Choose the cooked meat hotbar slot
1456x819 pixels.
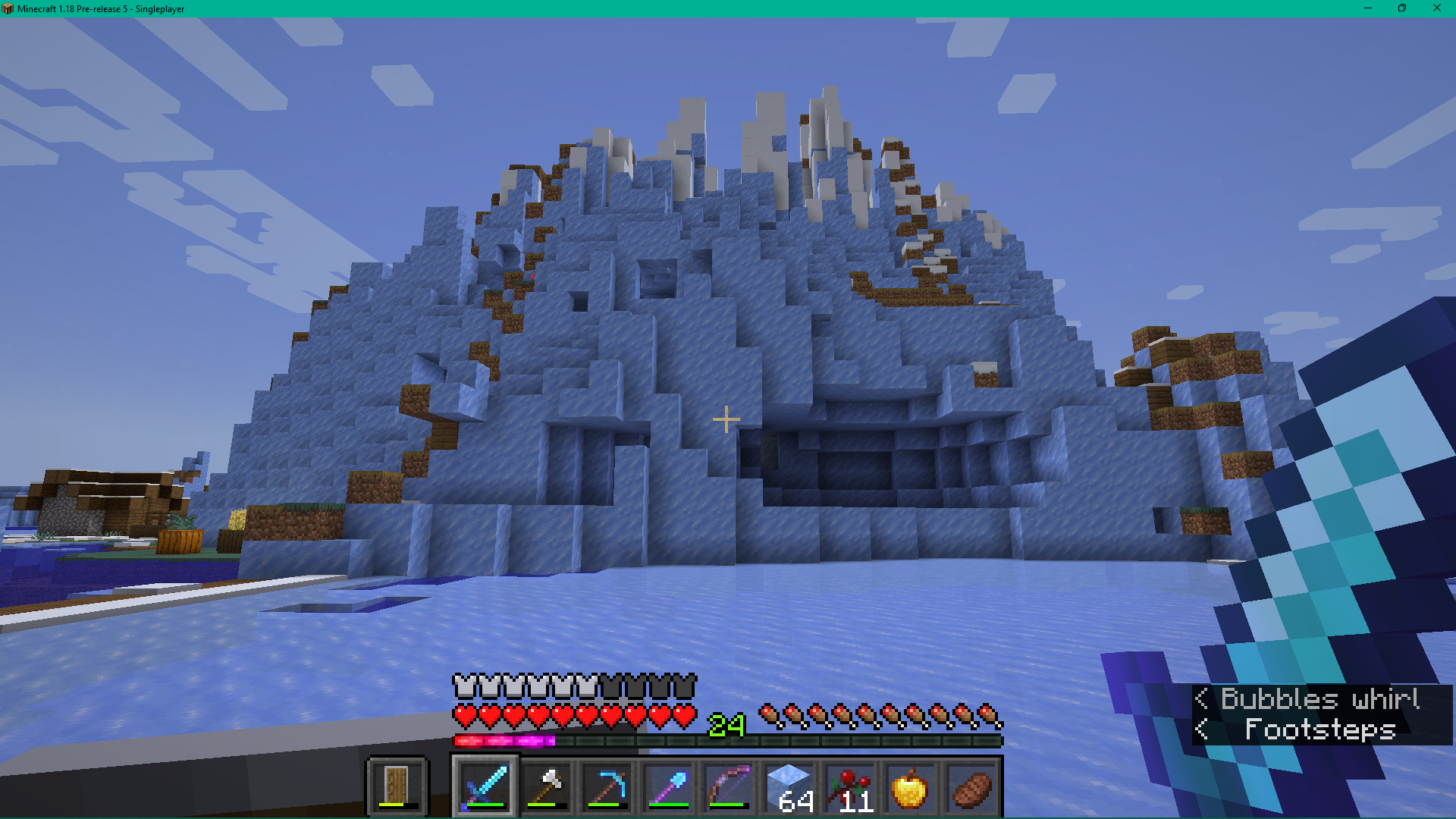(x=971, y=787)
